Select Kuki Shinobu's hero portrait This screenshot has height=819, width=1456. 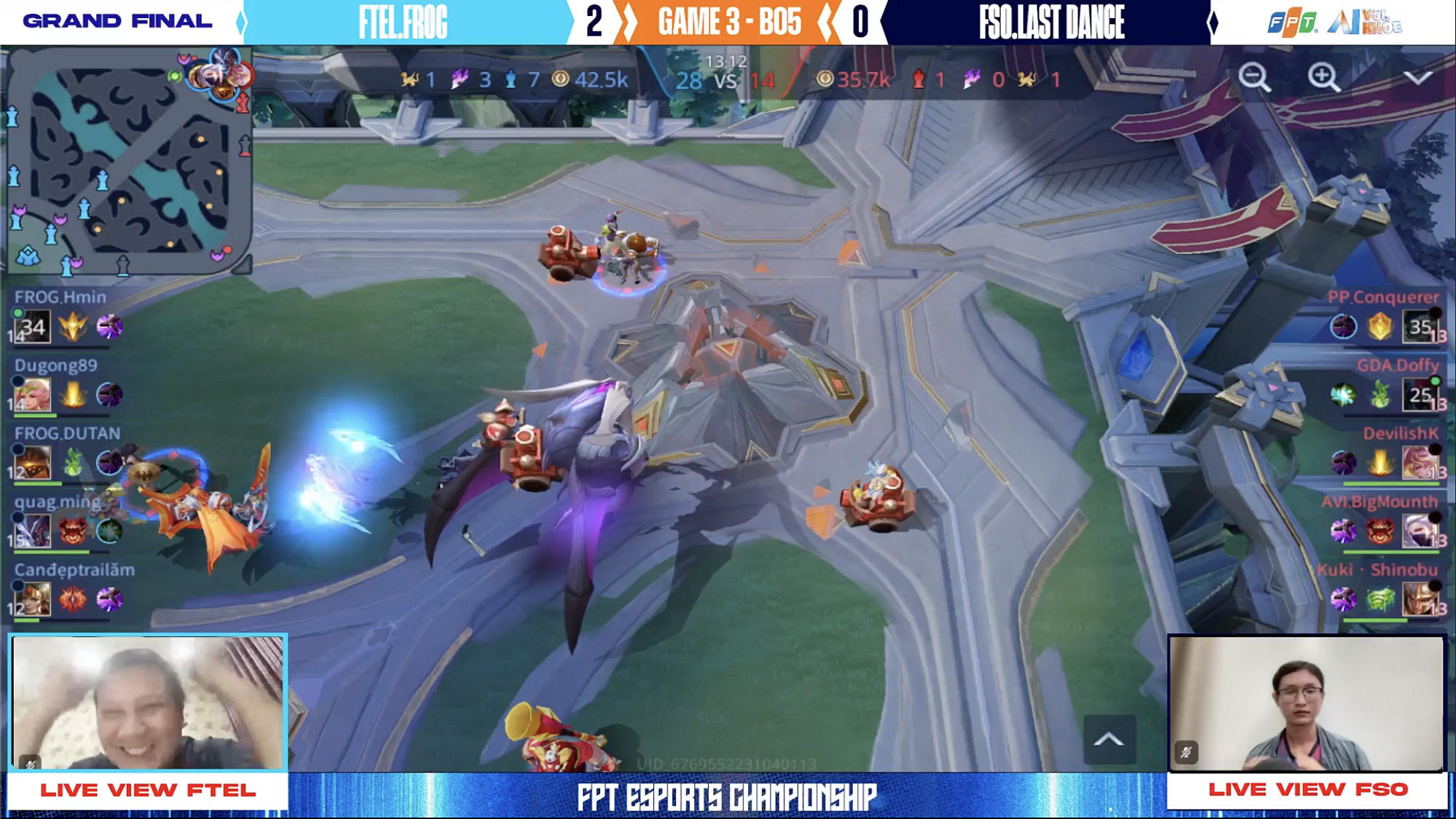(1420, 599)
